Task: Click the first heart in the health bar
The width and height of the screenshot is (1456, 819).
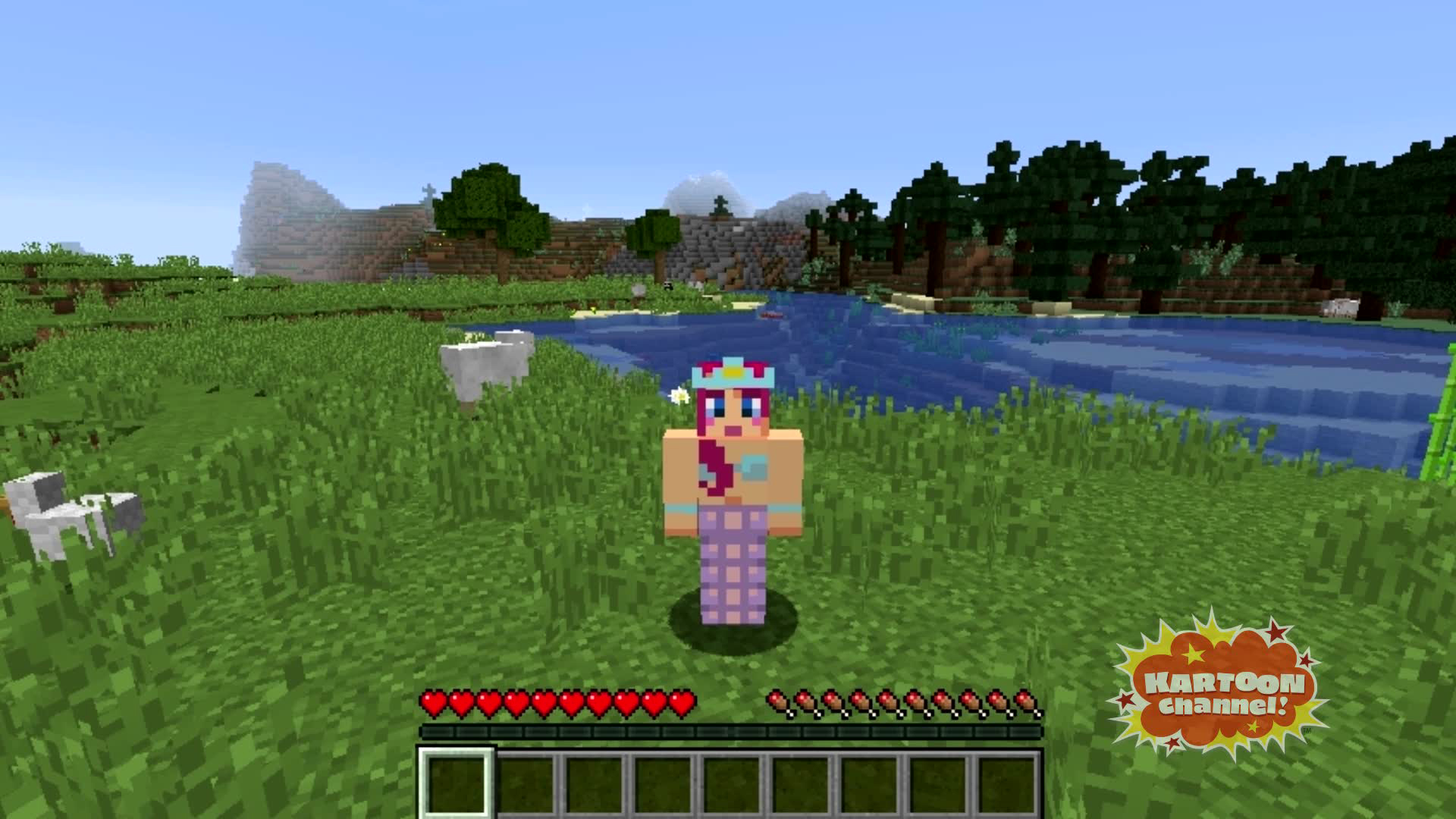Action: click(x=434, y=702)
